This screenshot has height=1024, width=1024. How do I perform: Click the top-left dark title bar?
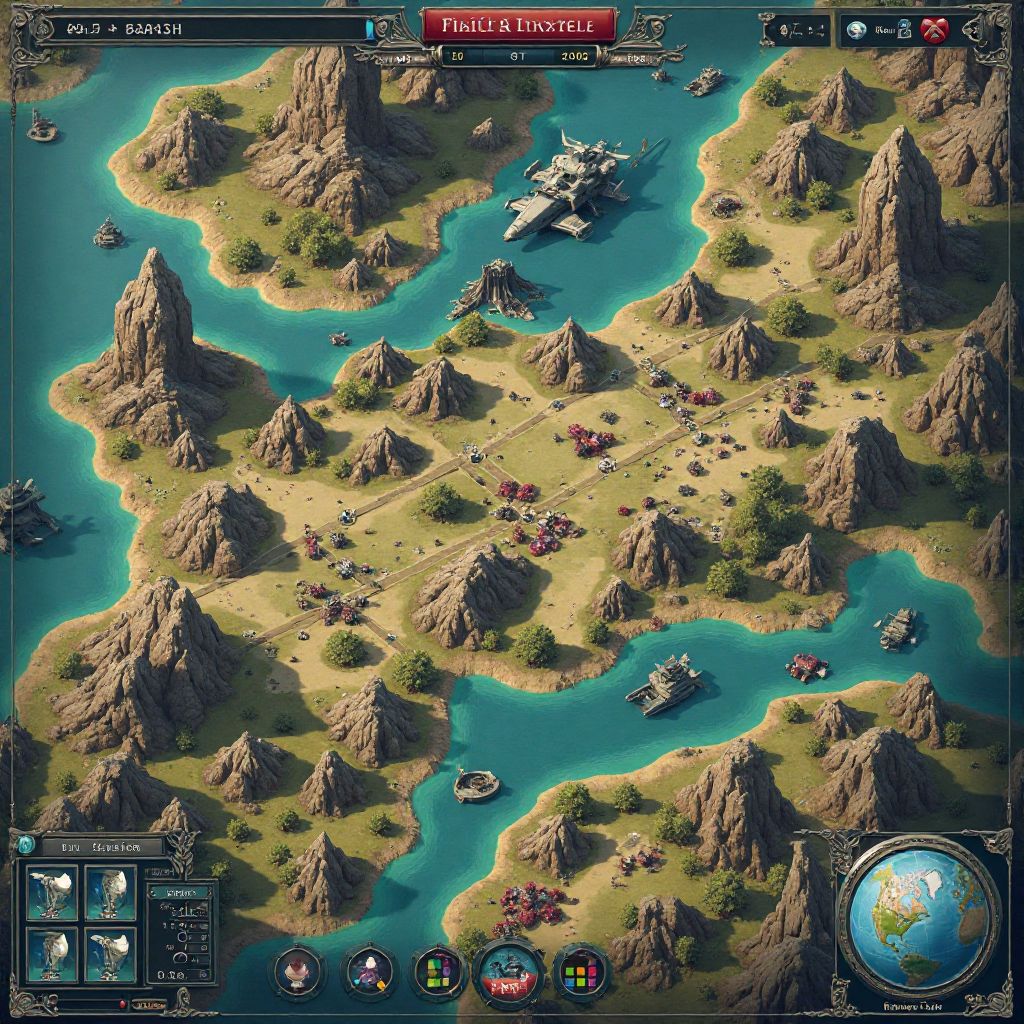tap(200, 29)
